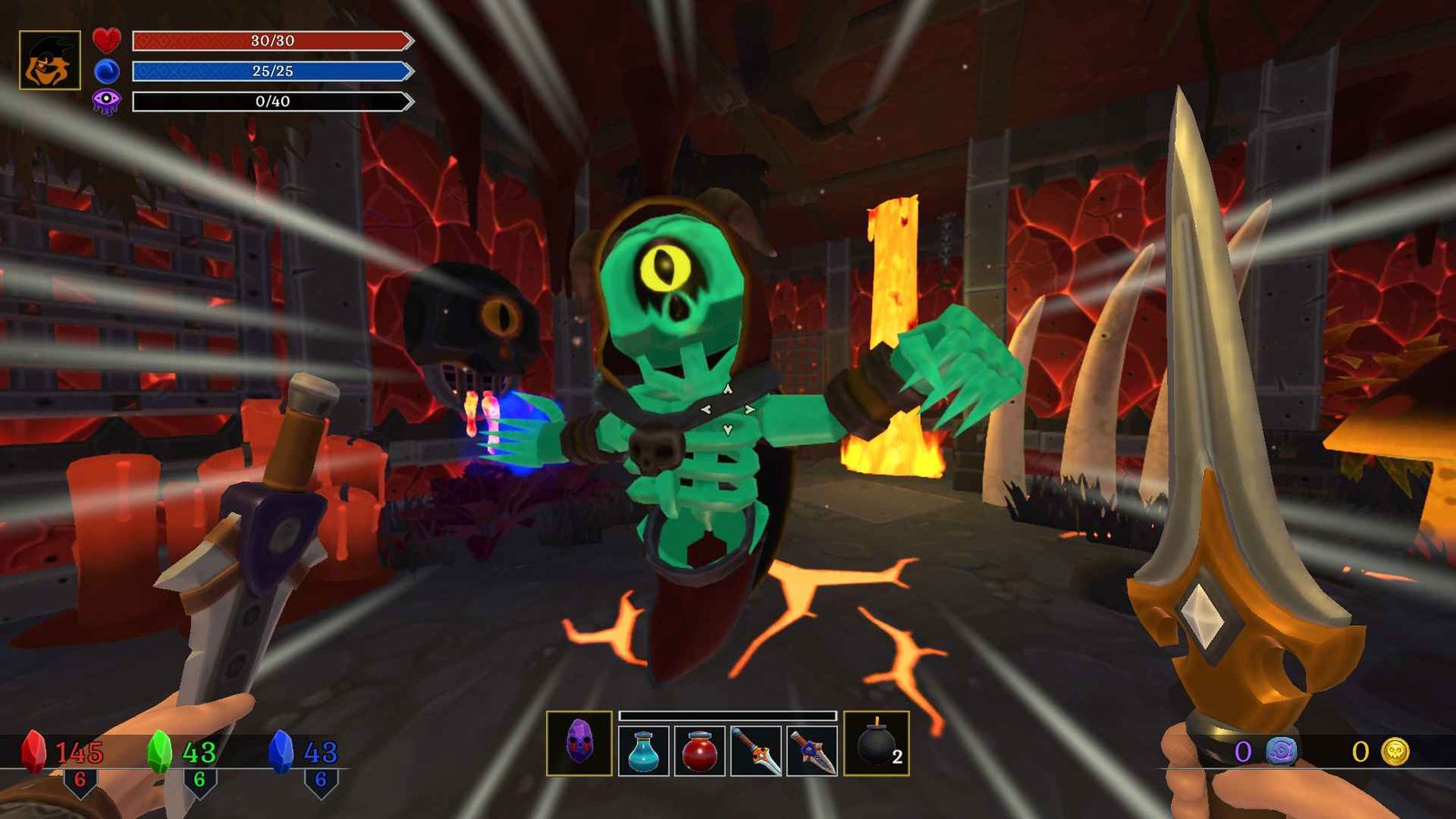Click the character portrait icon

(50, 60)
